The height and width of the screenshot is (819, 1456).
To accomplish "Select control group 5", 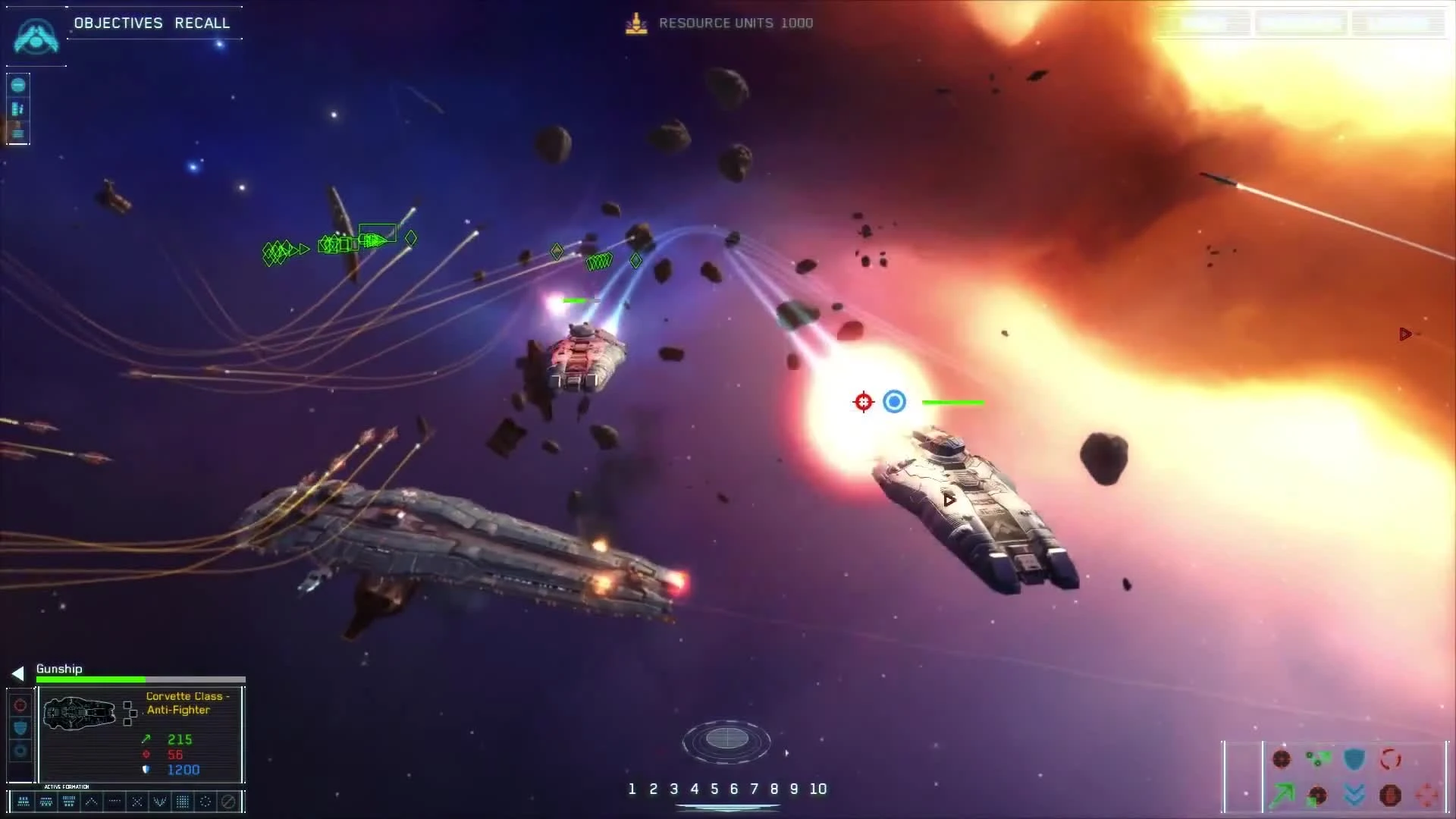I will 716,789.
